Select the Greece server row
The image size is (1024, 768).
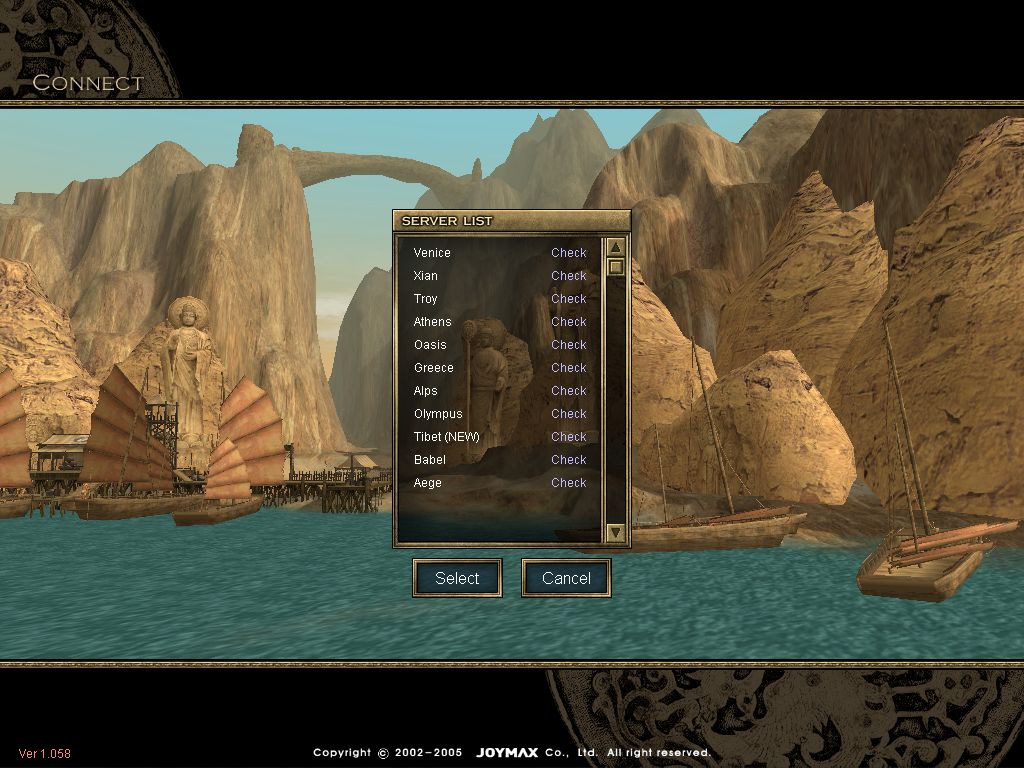pos(434,368)
